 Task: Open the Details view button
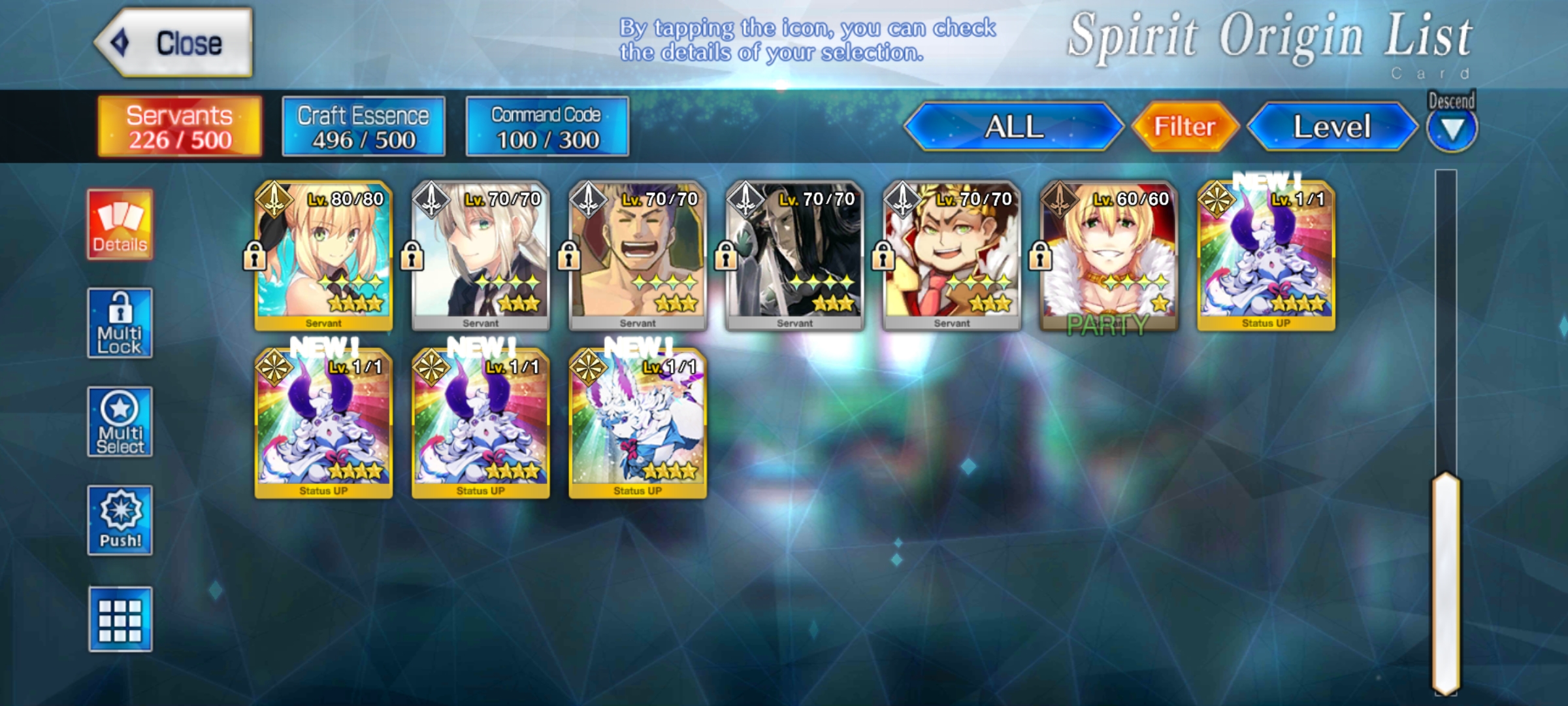click(x=120, y=225)
